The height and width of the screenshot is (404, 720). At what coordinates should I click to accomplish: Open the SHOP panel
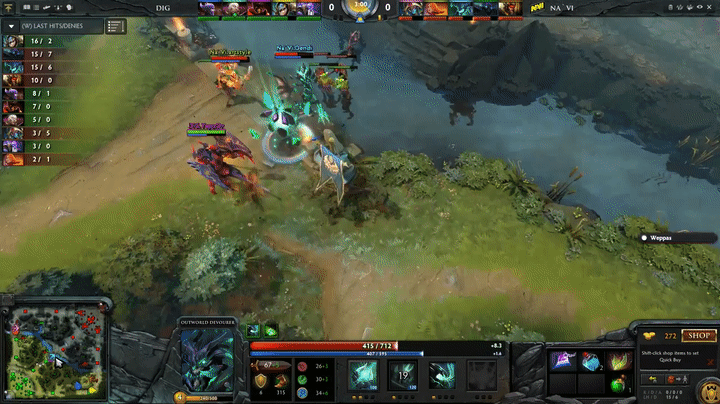coord(697,337)
